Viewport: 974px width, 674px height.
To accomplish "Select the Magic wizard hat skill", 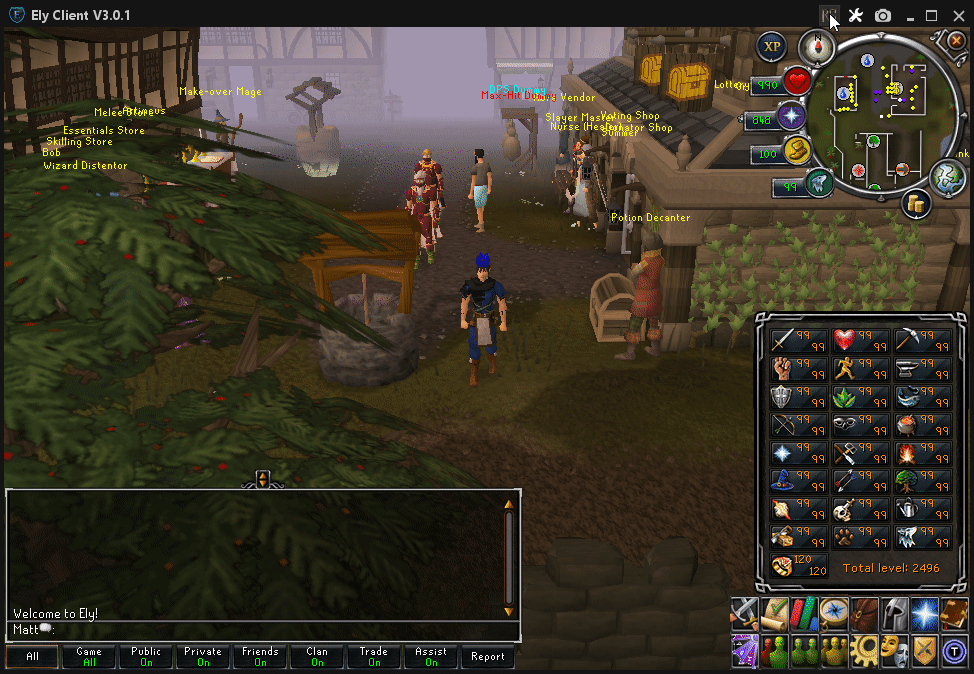I will [783, 481].
